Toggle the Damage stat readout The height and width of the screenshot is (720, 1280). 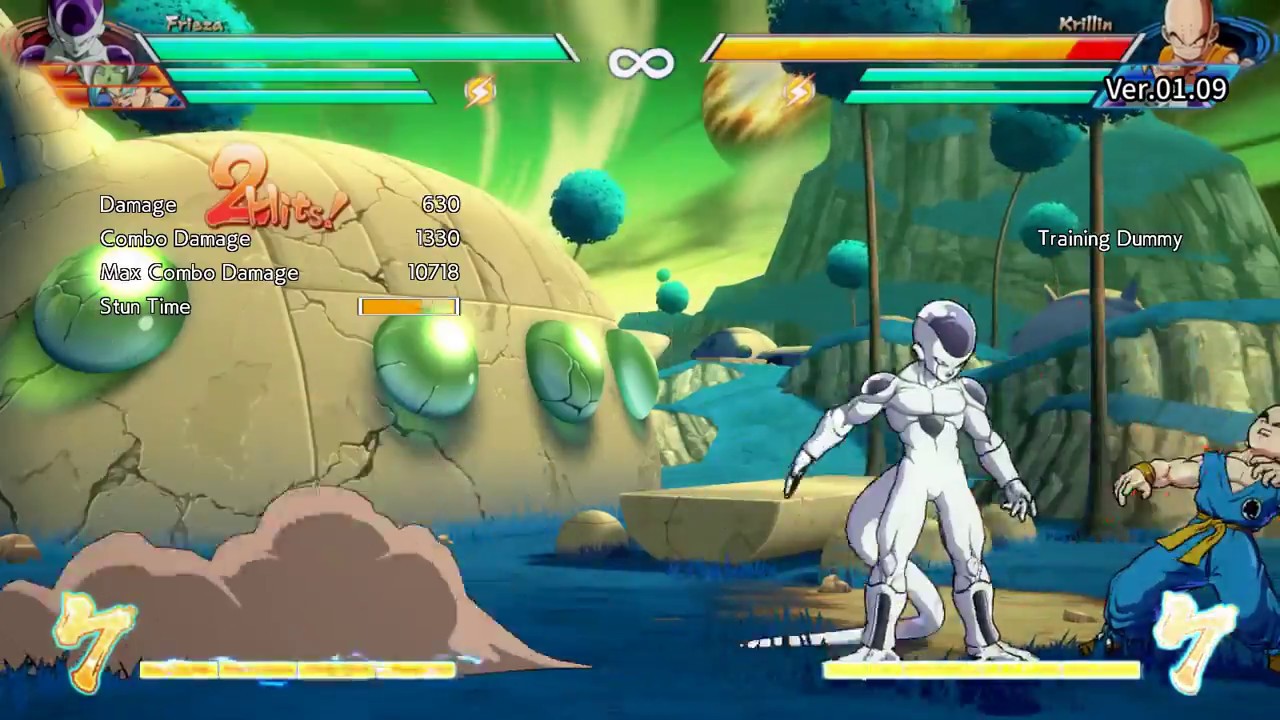click(138, 204)
